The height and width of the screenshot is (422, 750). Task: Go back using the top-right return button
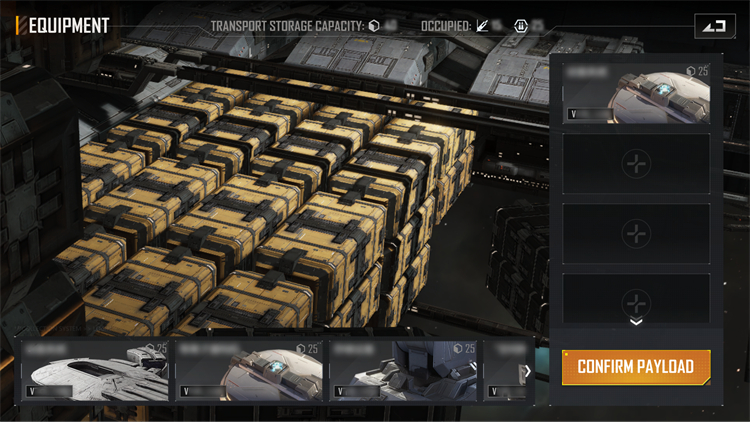coord(713,26)
